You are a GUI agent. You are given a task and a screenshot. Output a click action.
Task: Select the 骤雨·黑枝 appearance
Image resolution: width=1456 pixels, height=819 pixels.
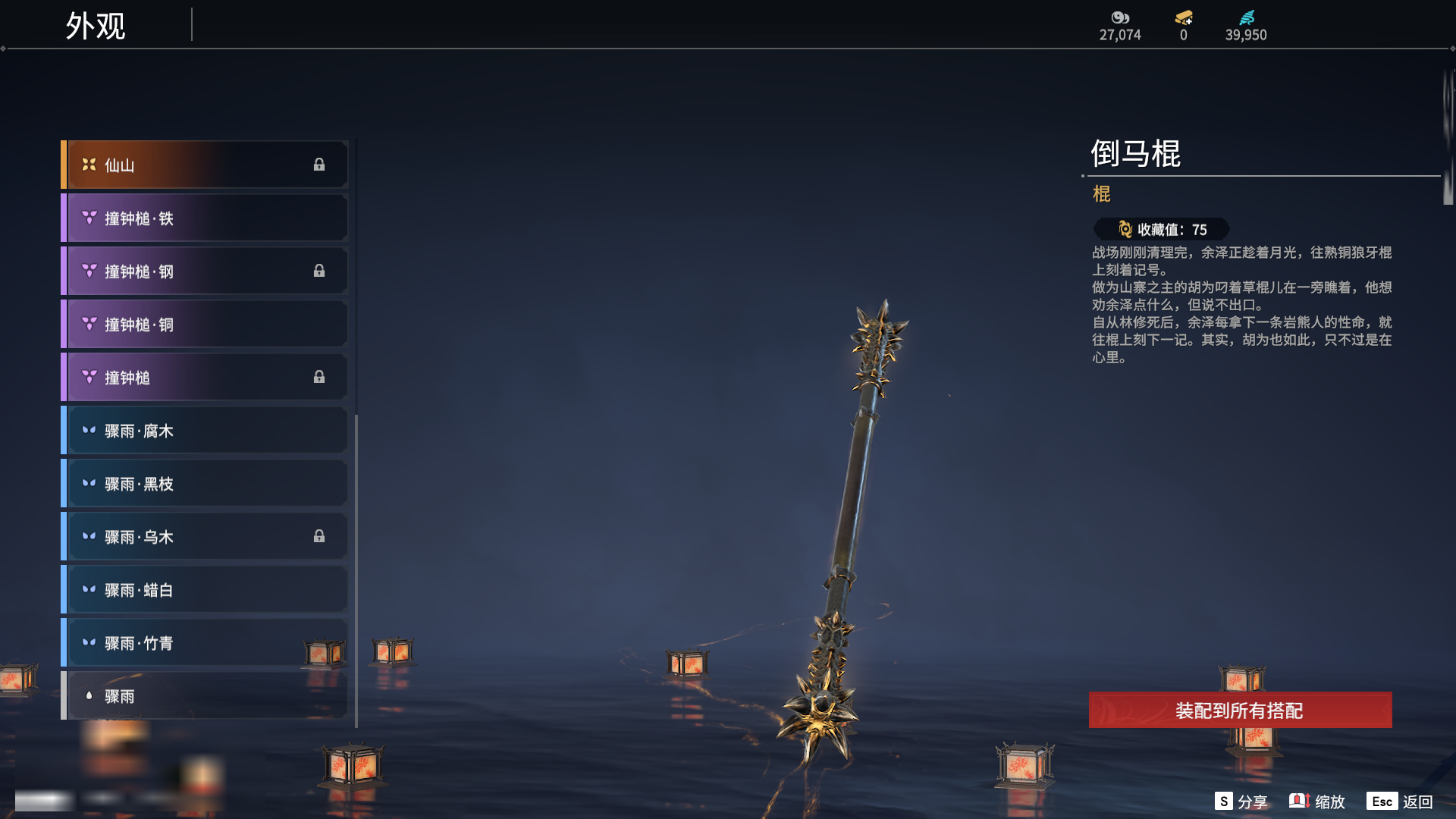205,484
